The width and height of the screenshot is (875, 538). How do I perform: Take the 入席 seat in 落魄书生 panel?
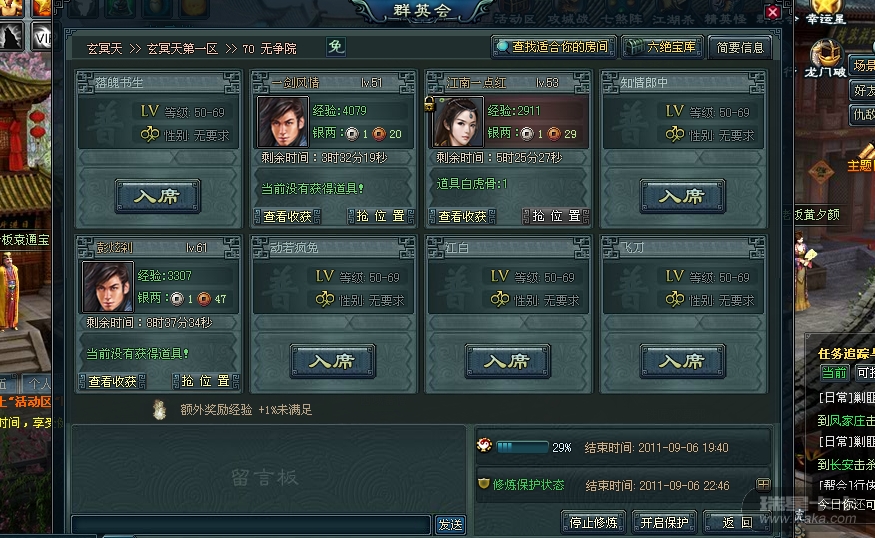158,196
